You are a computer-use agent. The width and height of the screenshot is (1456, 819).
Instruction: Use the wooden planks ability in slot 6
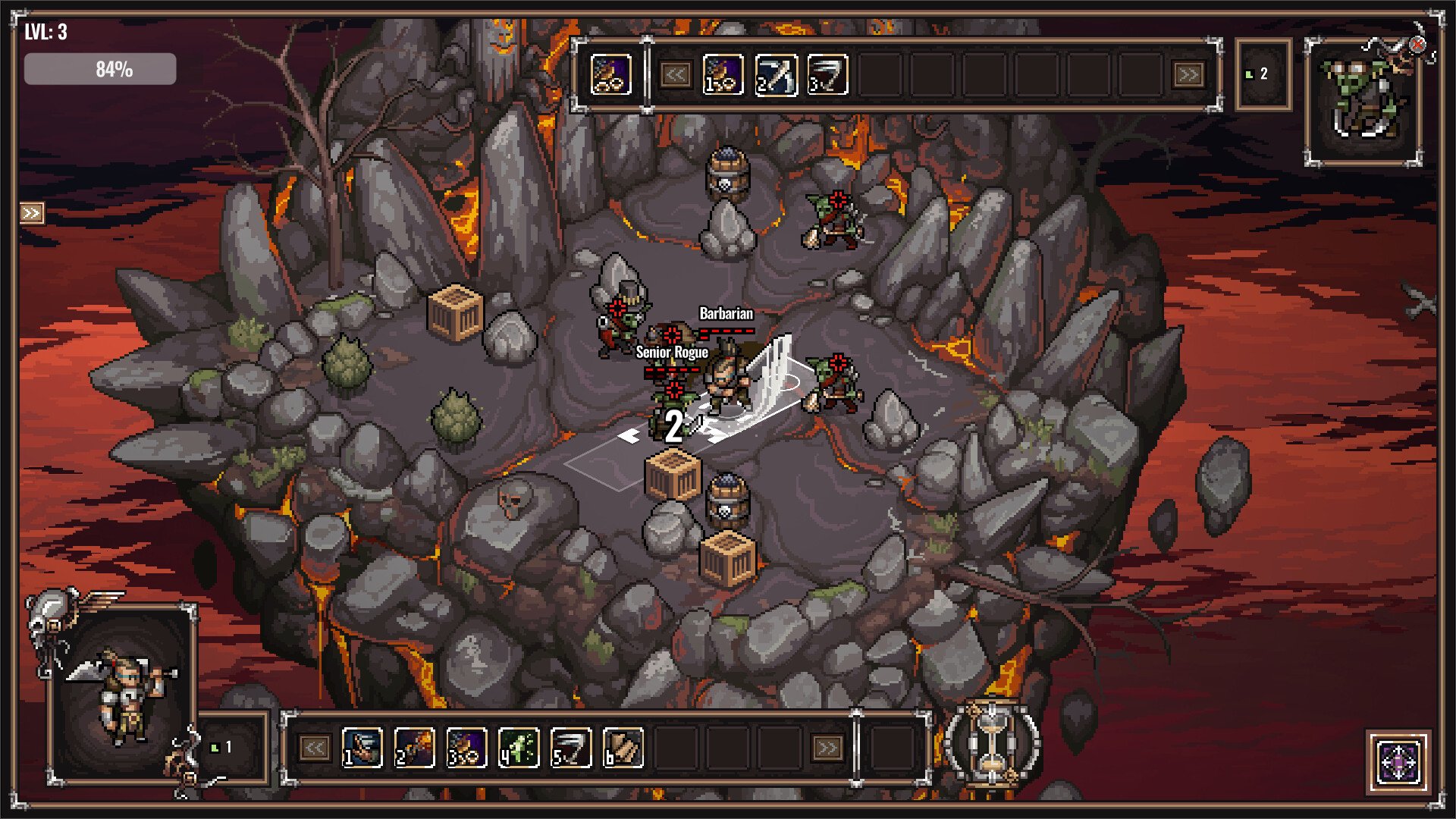623,748
